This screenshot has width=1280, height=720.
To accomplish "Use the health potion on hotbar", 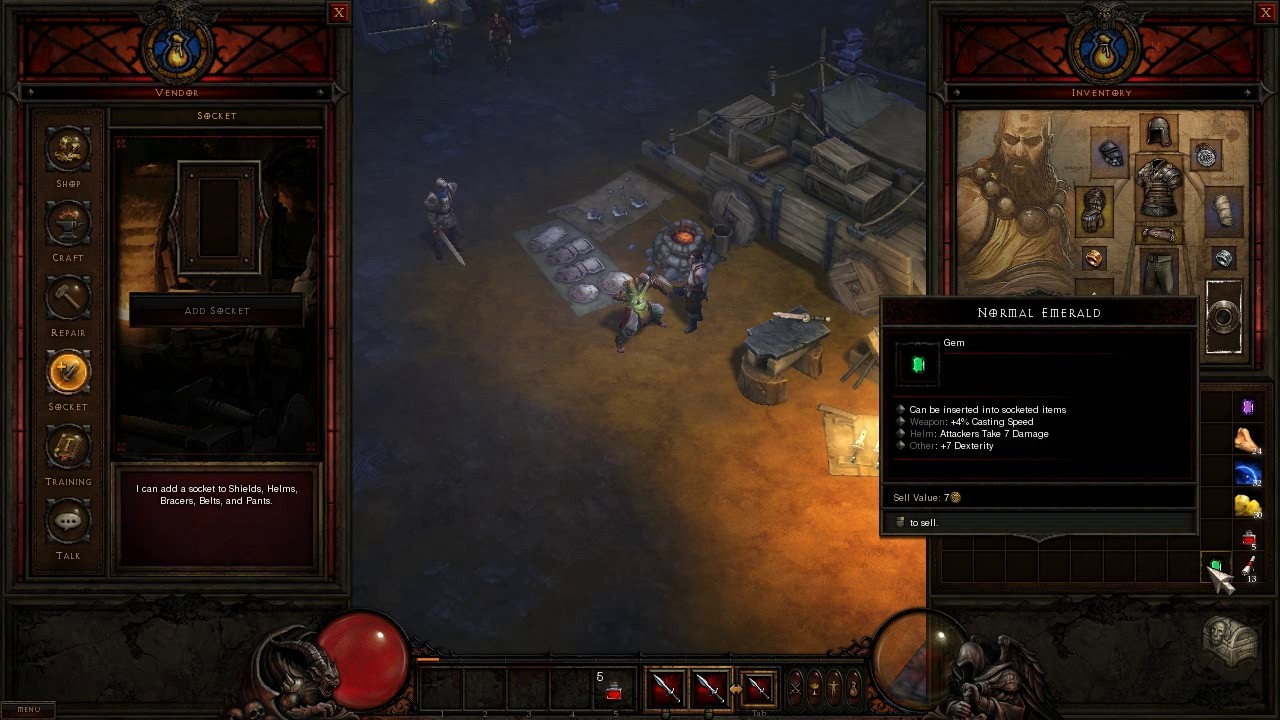I will (x=614, y=690).
